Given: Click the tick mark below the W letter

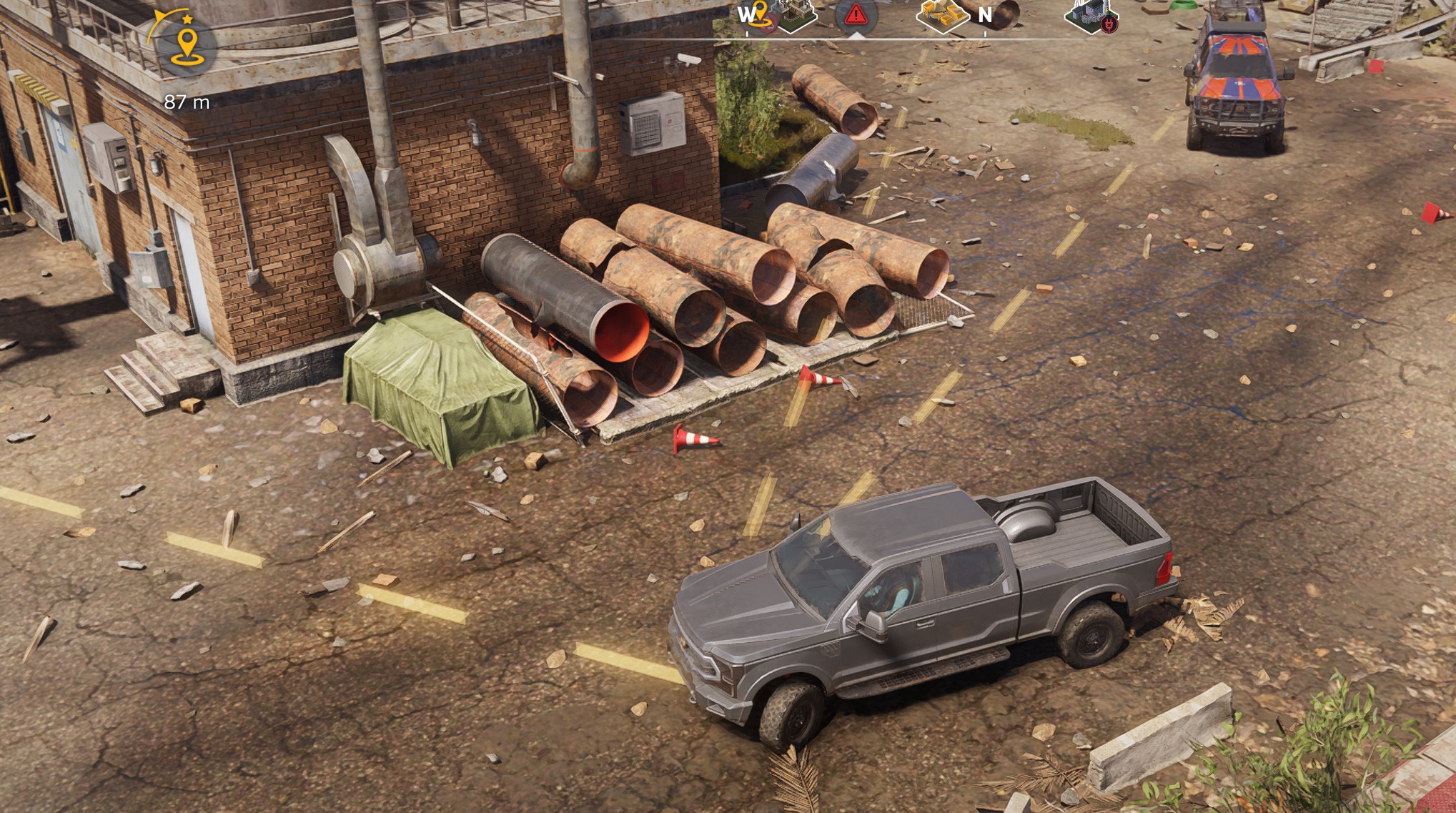Looking at the screenshot, I should pos(748,33).
